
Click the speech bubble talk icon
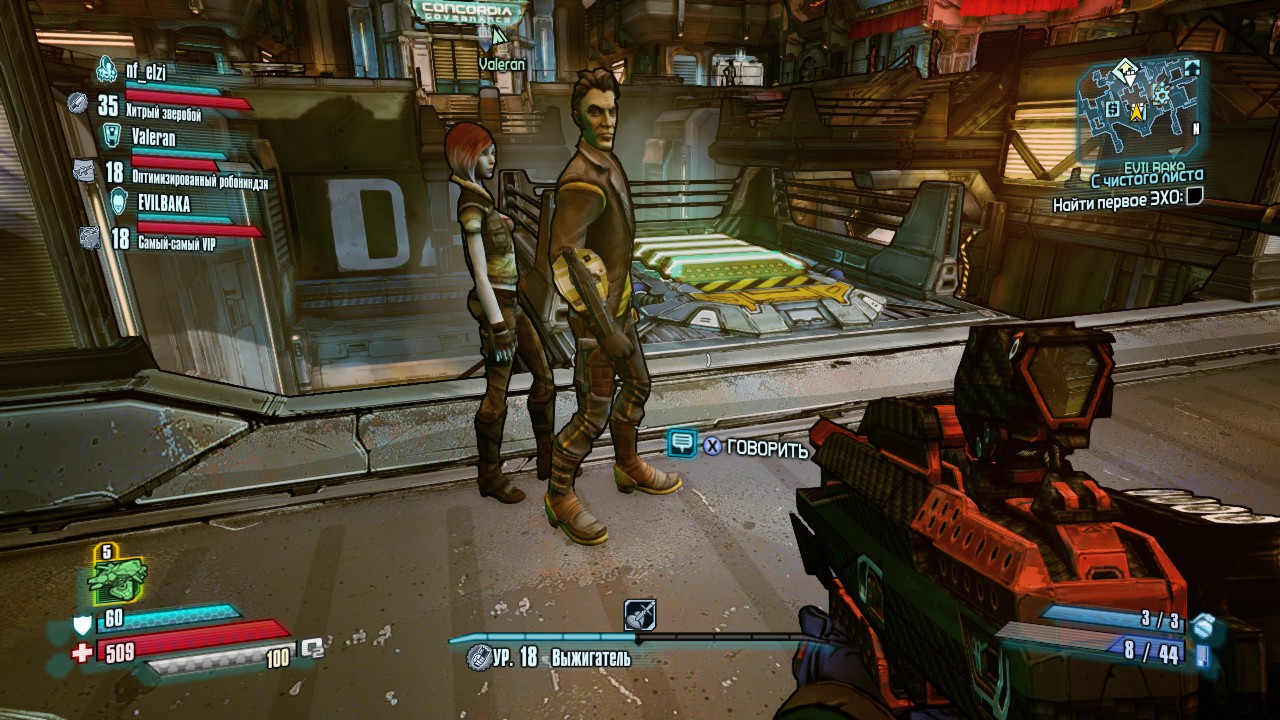(682, 444)
